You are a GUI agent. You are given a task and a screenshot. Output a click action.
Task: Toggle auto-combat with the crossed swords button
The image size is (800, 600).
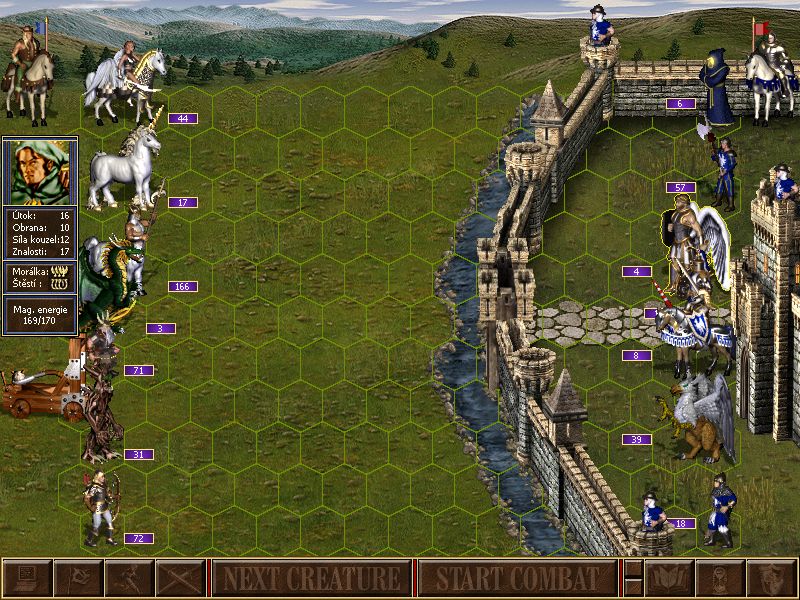(181, 578)
